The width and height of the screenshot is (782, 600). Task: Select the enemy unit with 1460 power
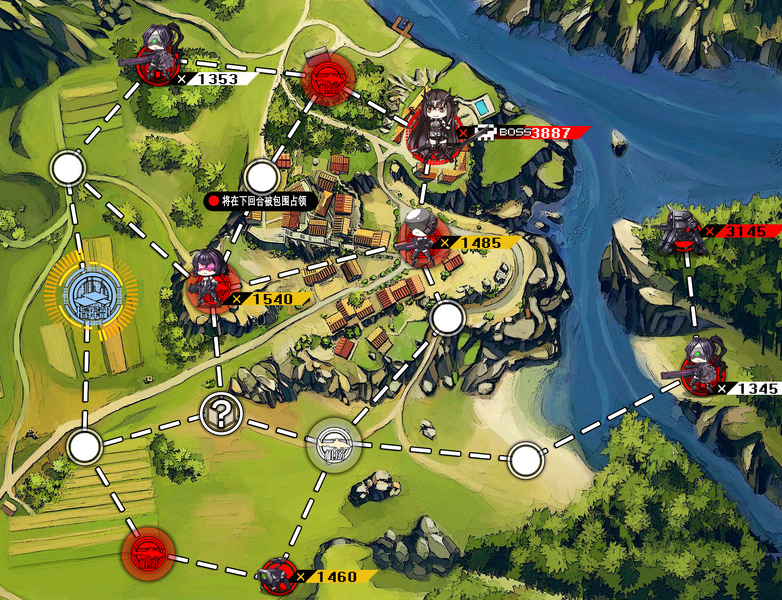tap(278, 576)
